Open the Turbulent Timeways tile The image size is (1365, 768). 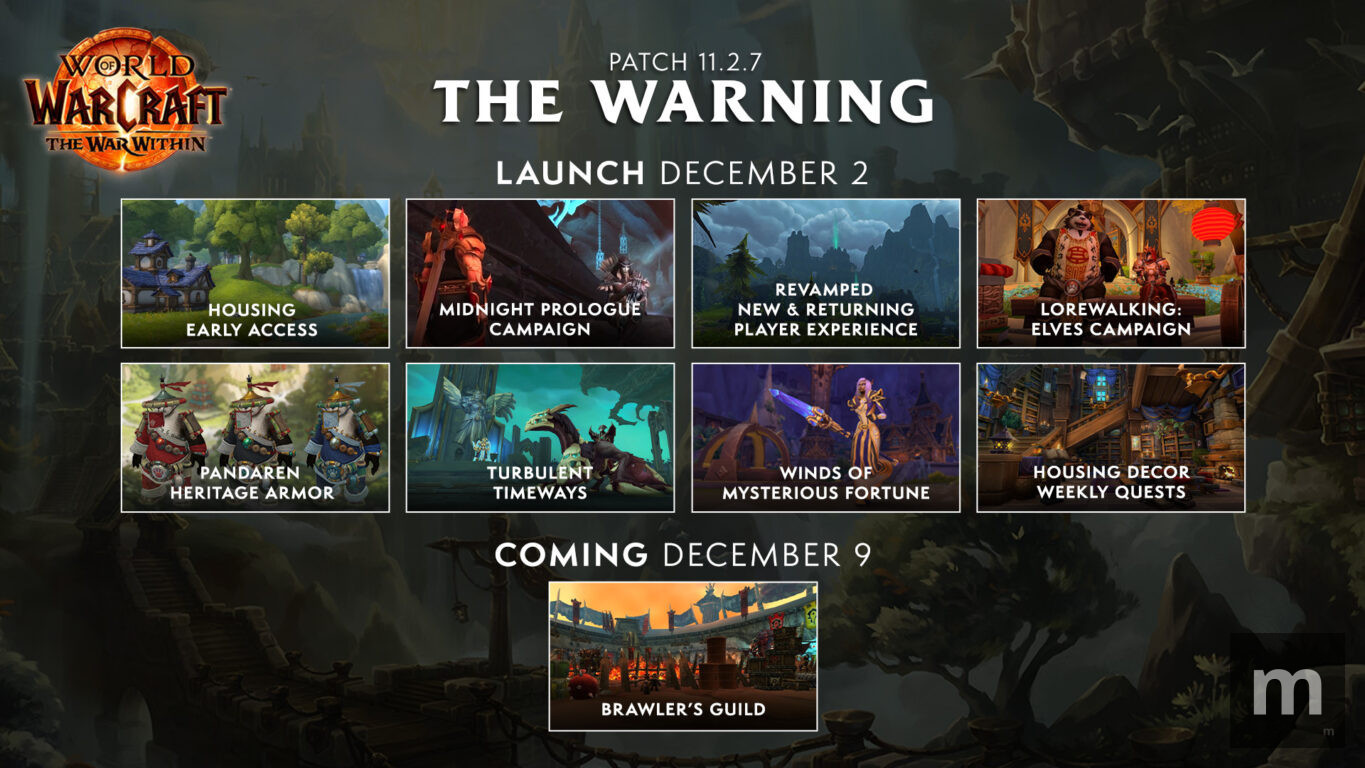pyautogui.click(x=540, y=437)
